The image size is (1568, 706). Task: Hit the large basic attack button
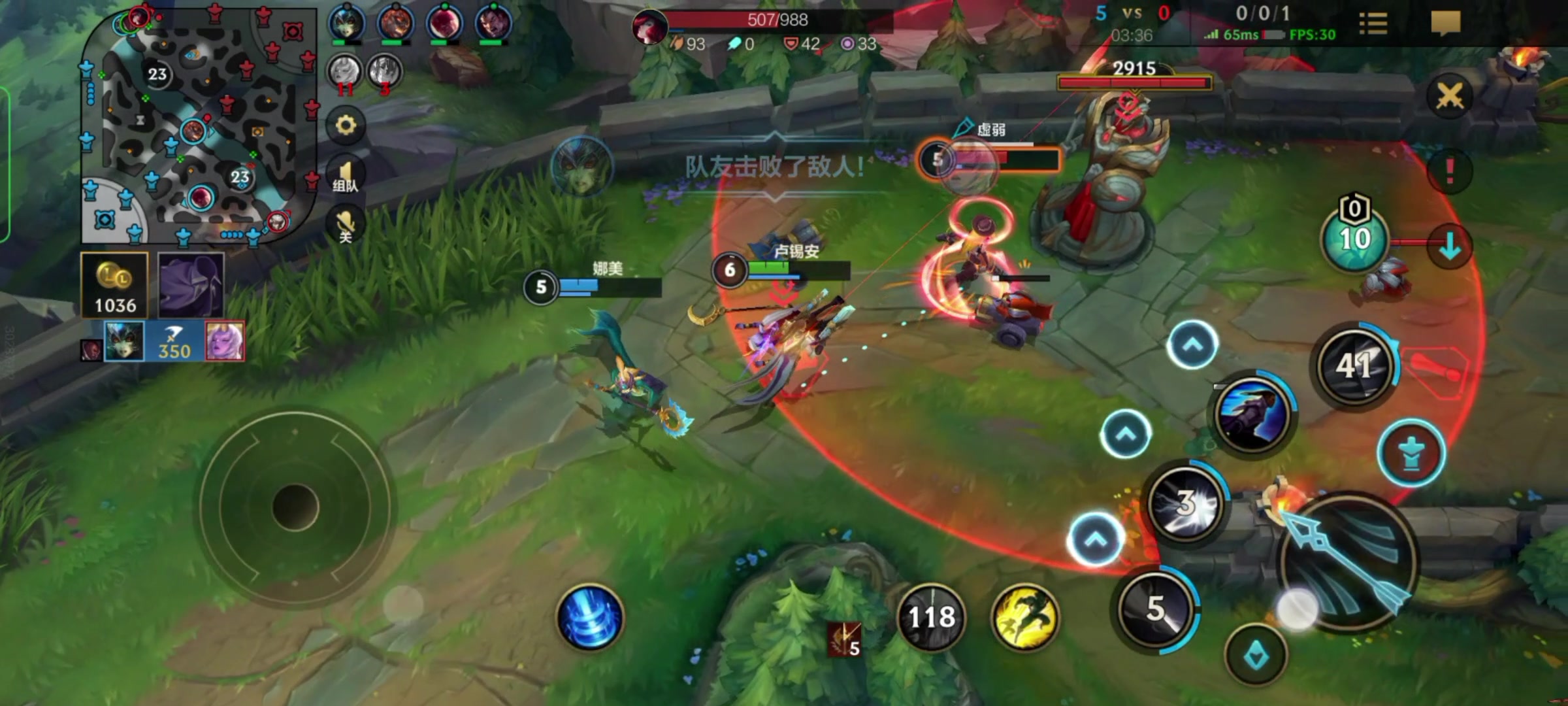tap(1346, 563)
